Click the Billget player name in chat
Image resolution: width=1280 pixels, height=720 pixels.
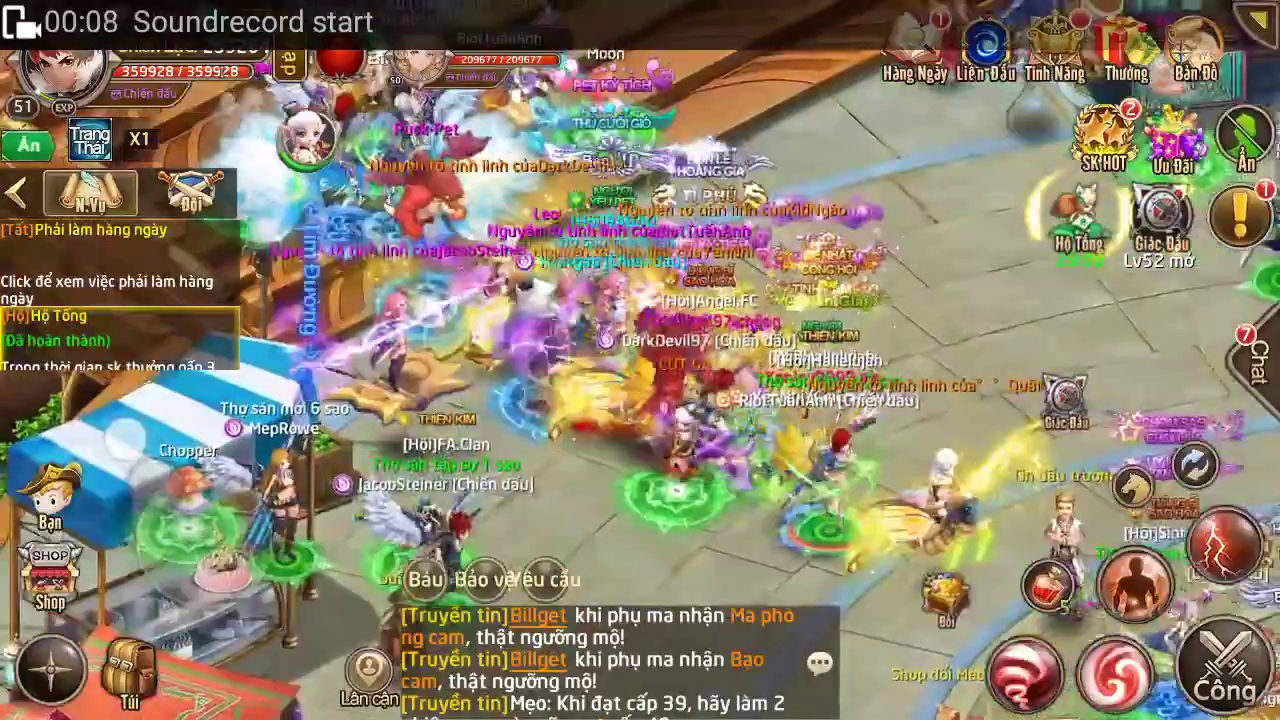[x=538, y=616]
